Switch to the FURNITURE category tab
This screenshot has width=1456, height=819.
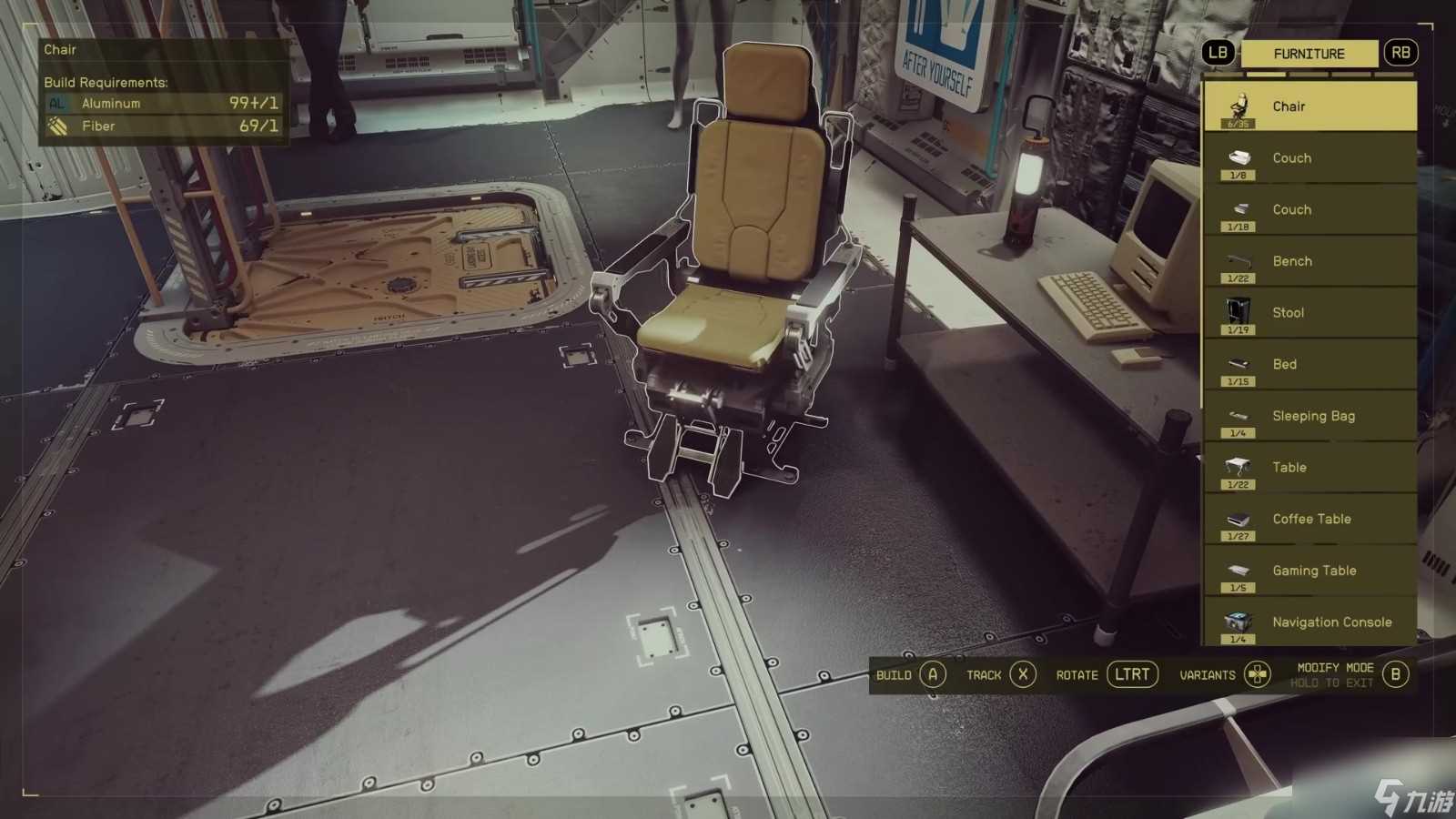click(1309, 53)
